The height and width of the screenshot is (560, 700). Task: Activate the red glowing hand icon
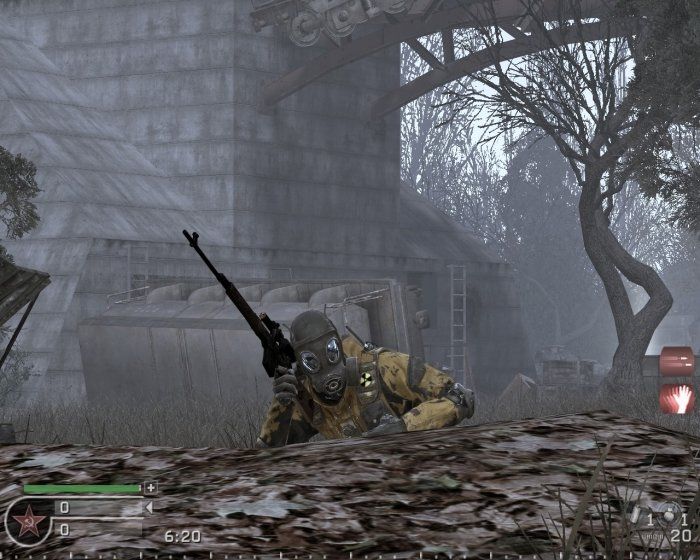[x=677, y=398]
